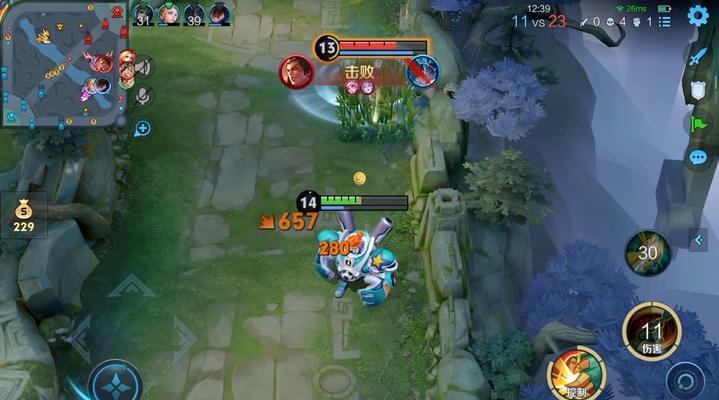Open the settings gear menu
719x400 pixels.
698,16
